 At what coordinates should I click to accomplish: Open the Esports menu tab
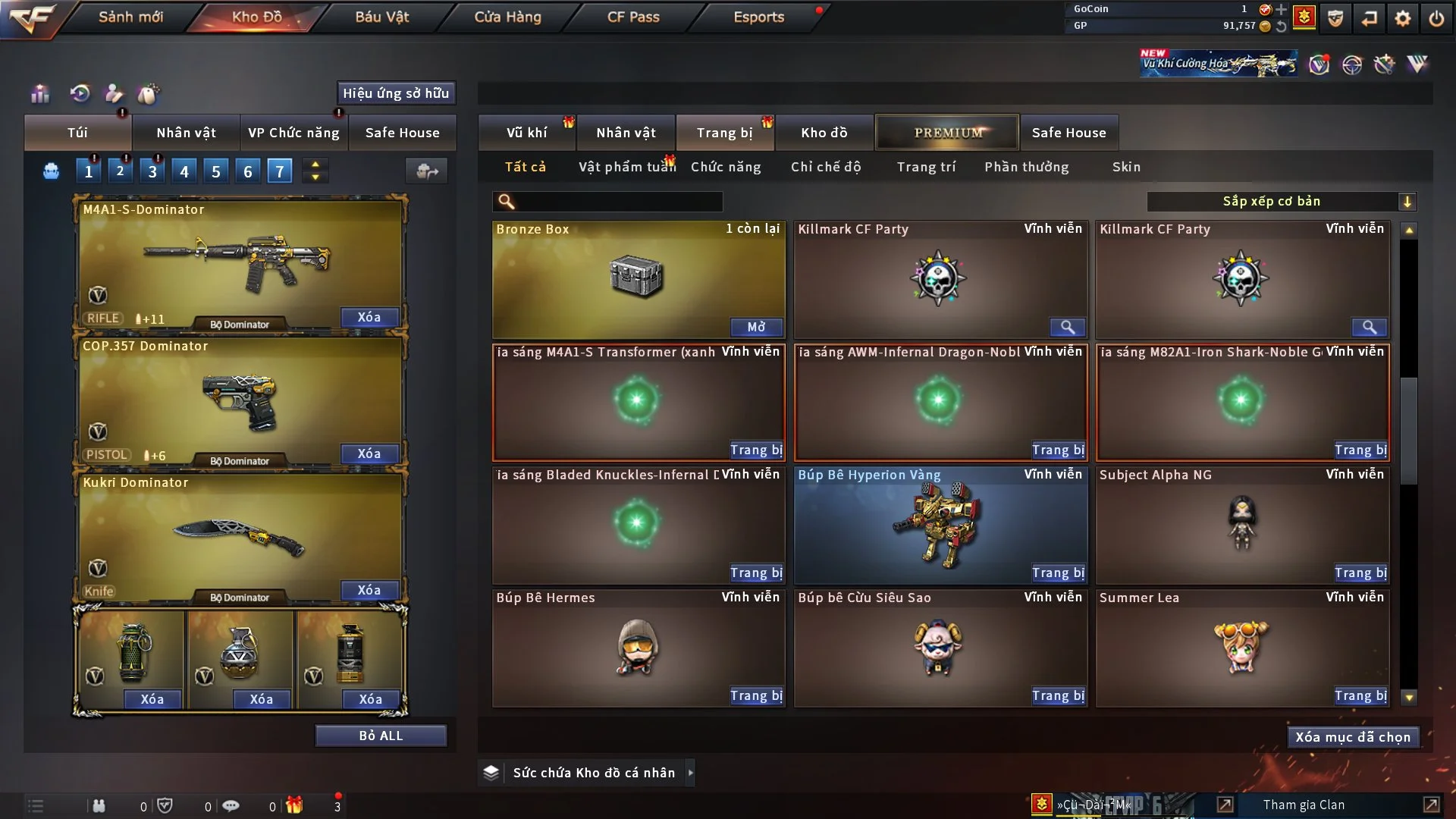click(758, 17)
